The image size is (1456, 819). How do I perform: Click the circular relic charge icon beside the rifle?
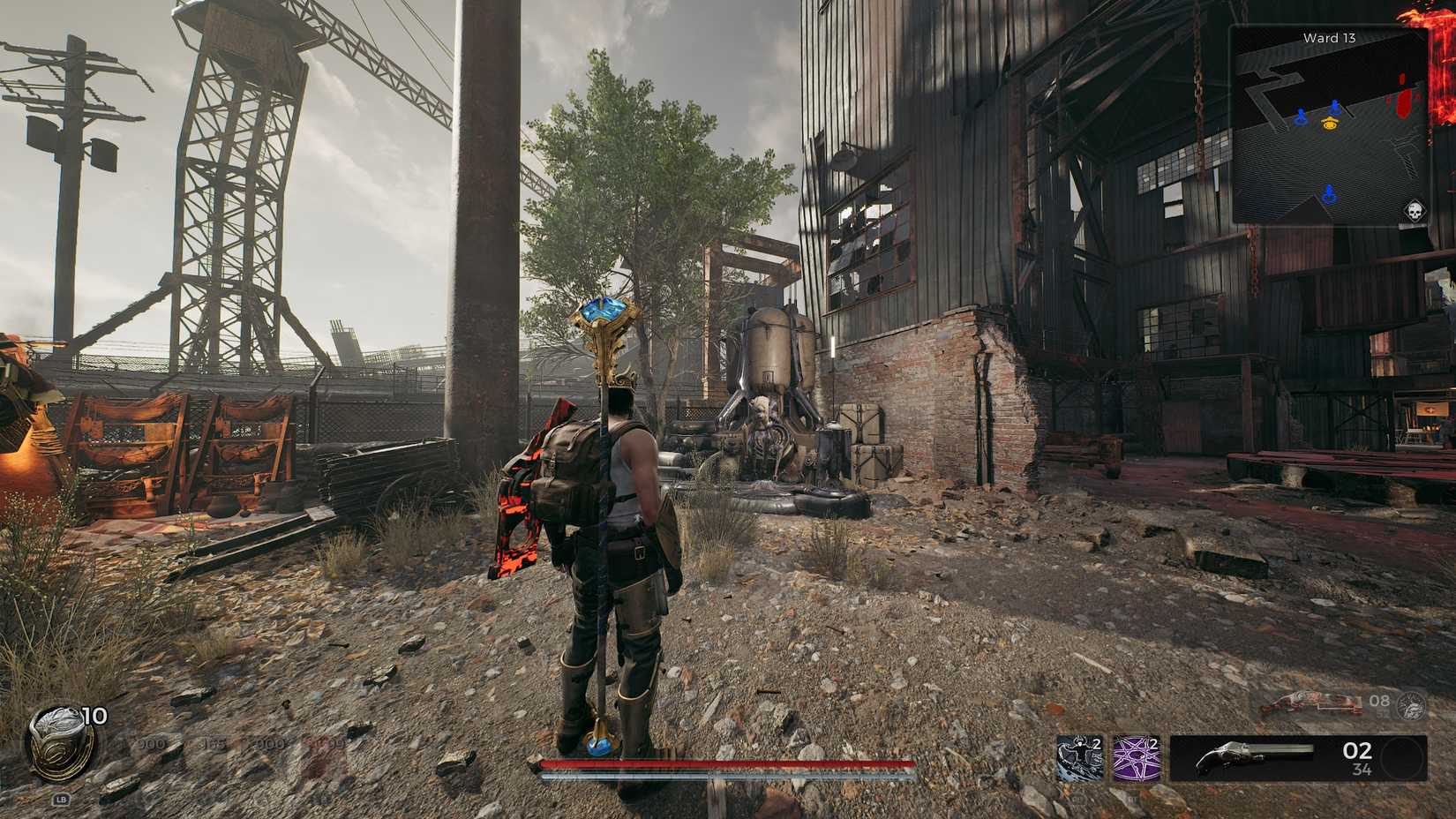point(1410,707)
